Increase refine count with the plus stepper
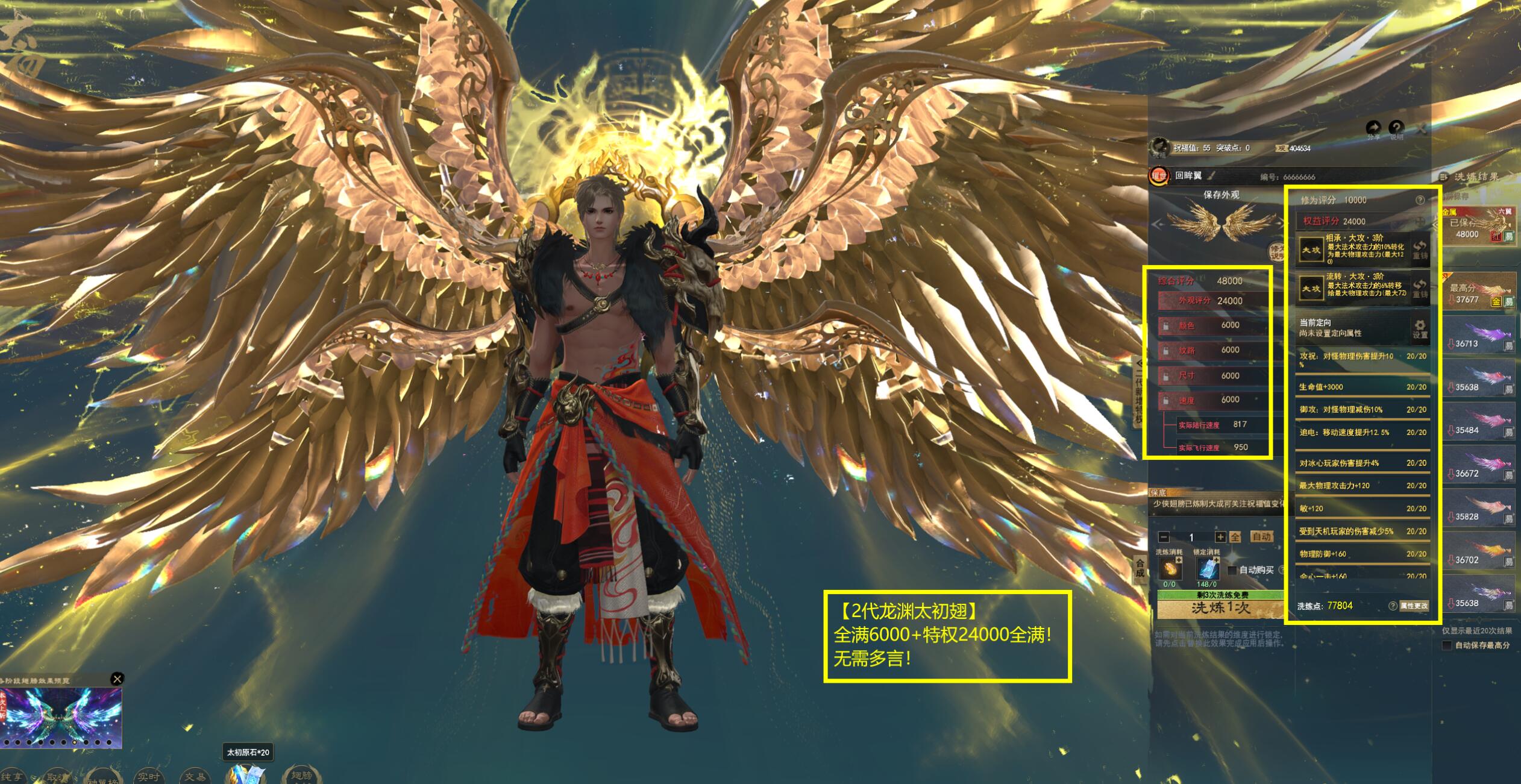This screenshot has width=1521, height=784. point(1220,537)
